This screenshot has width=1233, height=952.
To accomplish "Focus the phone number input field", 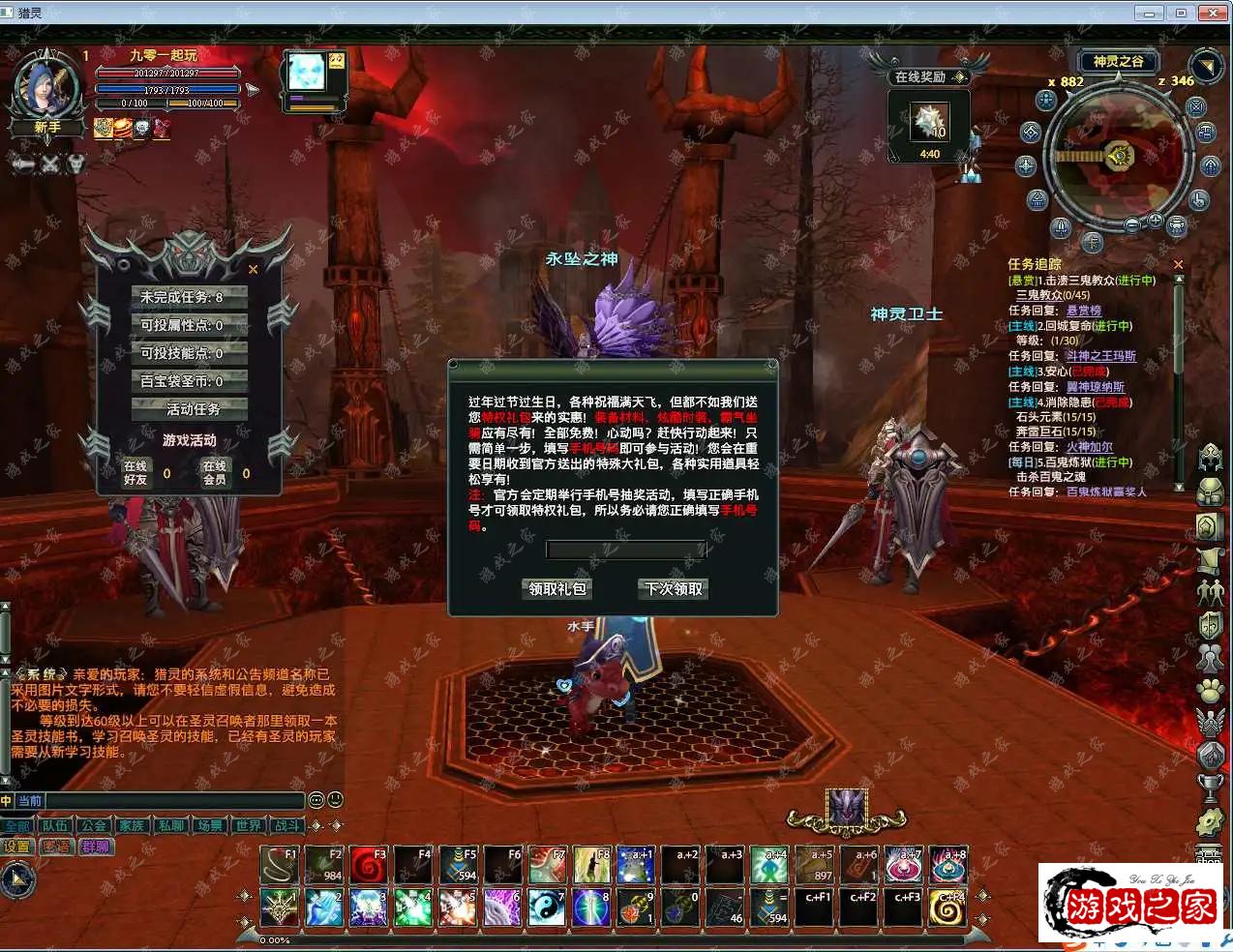I will pyautogui.click(x=626, y=550).
